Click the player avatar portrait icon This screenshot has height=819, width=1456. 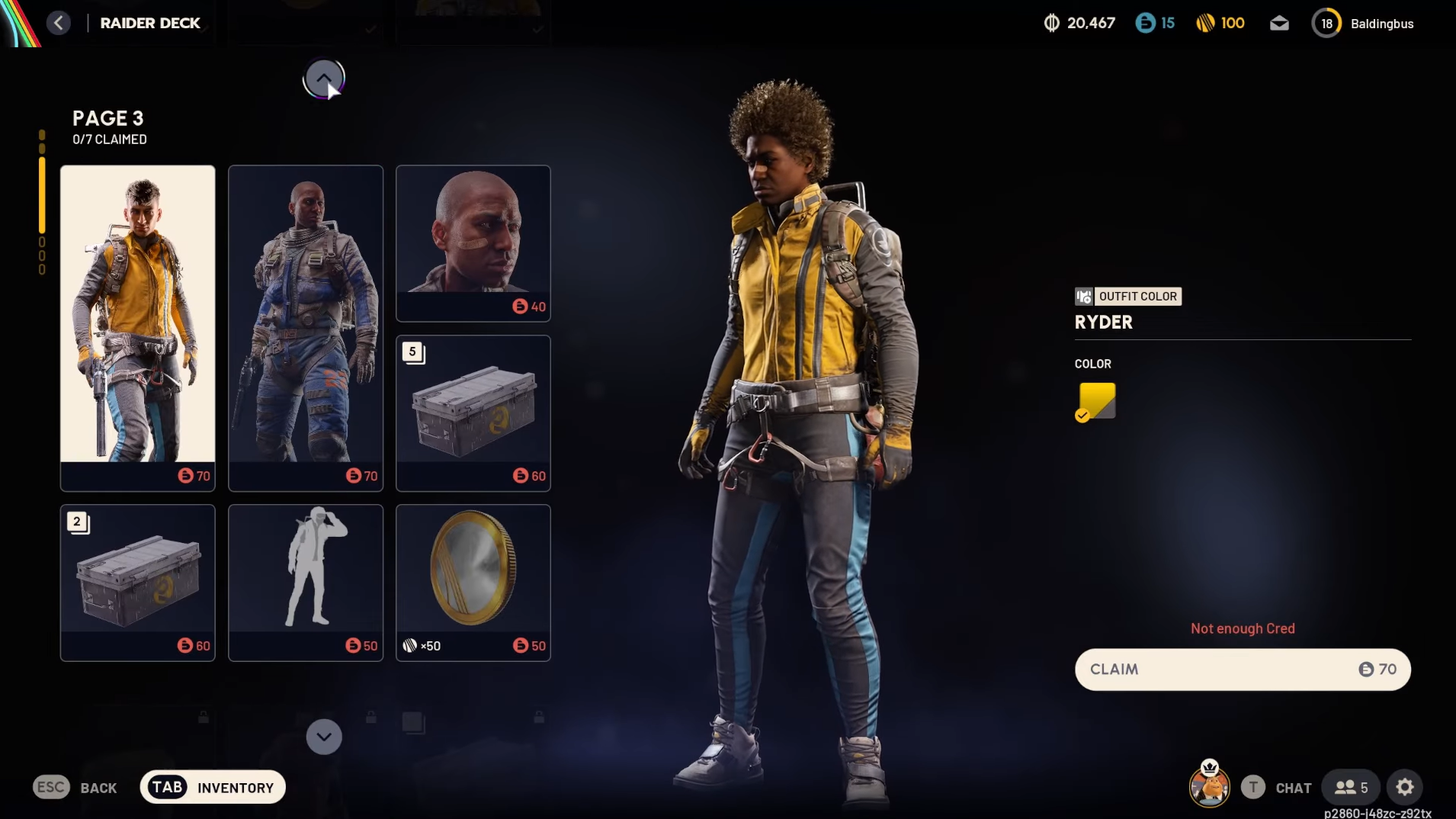click(1209, 786)
